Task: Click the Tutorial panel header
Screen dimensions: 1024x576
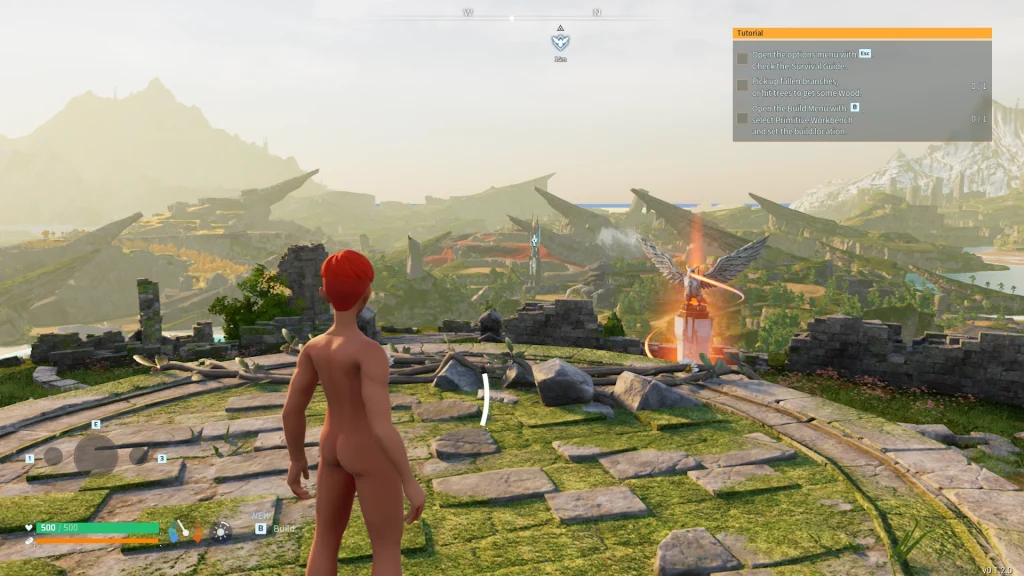Action: pyautogui.click(x=861, y=33)
